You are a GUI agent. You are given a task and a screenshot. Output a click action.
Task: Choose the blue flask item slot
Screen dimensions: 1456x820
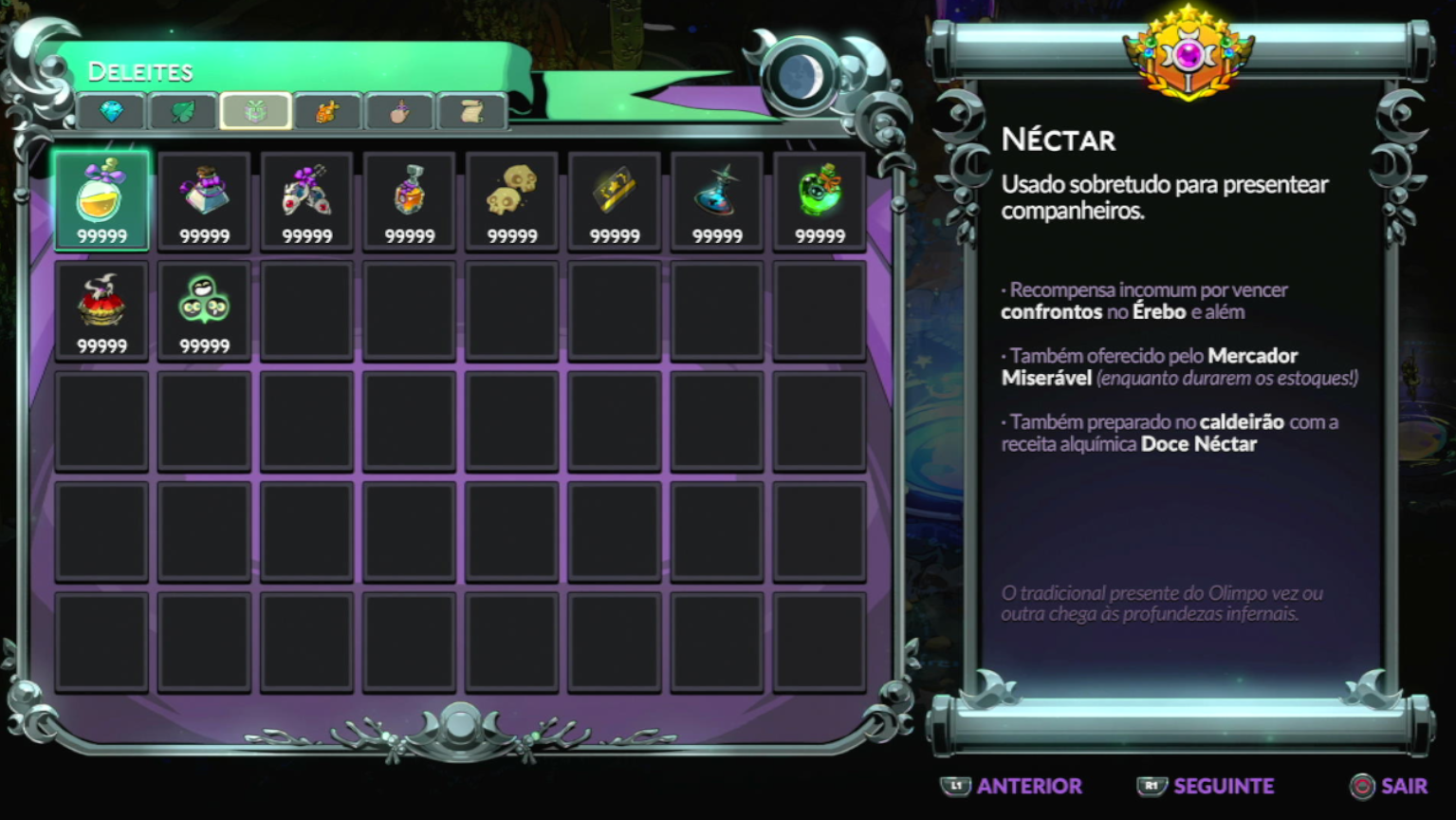(716, 200)
